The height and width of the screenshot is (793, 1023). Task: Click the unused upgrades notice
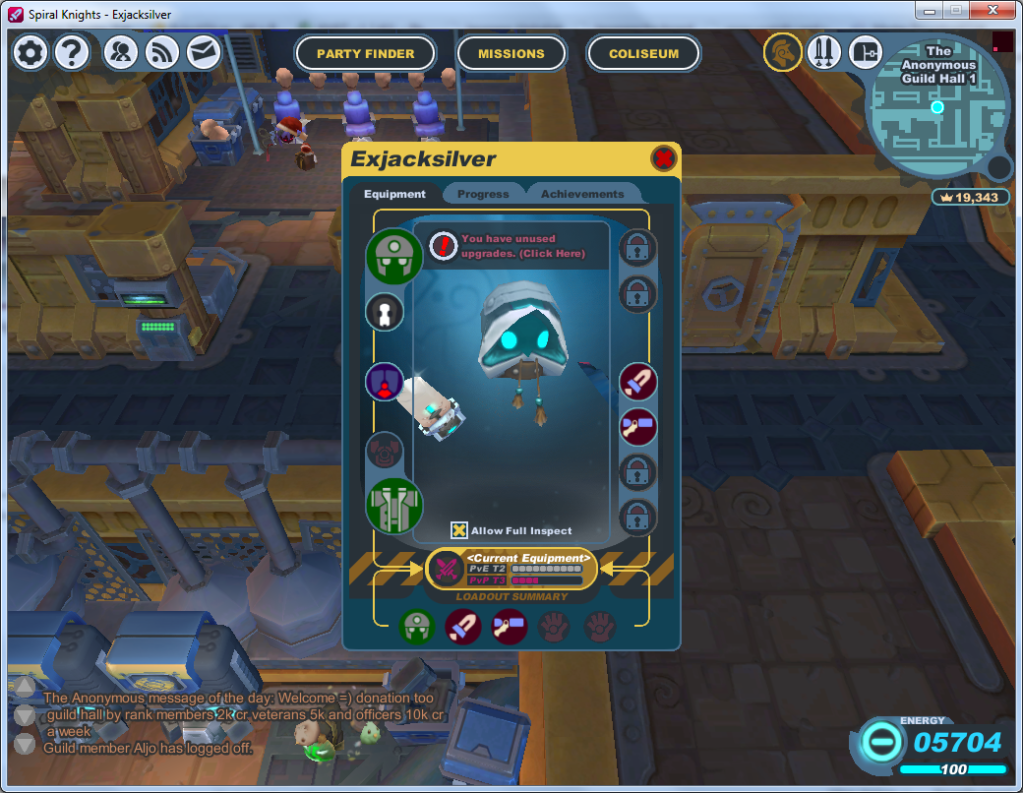(x=520, y=246)
